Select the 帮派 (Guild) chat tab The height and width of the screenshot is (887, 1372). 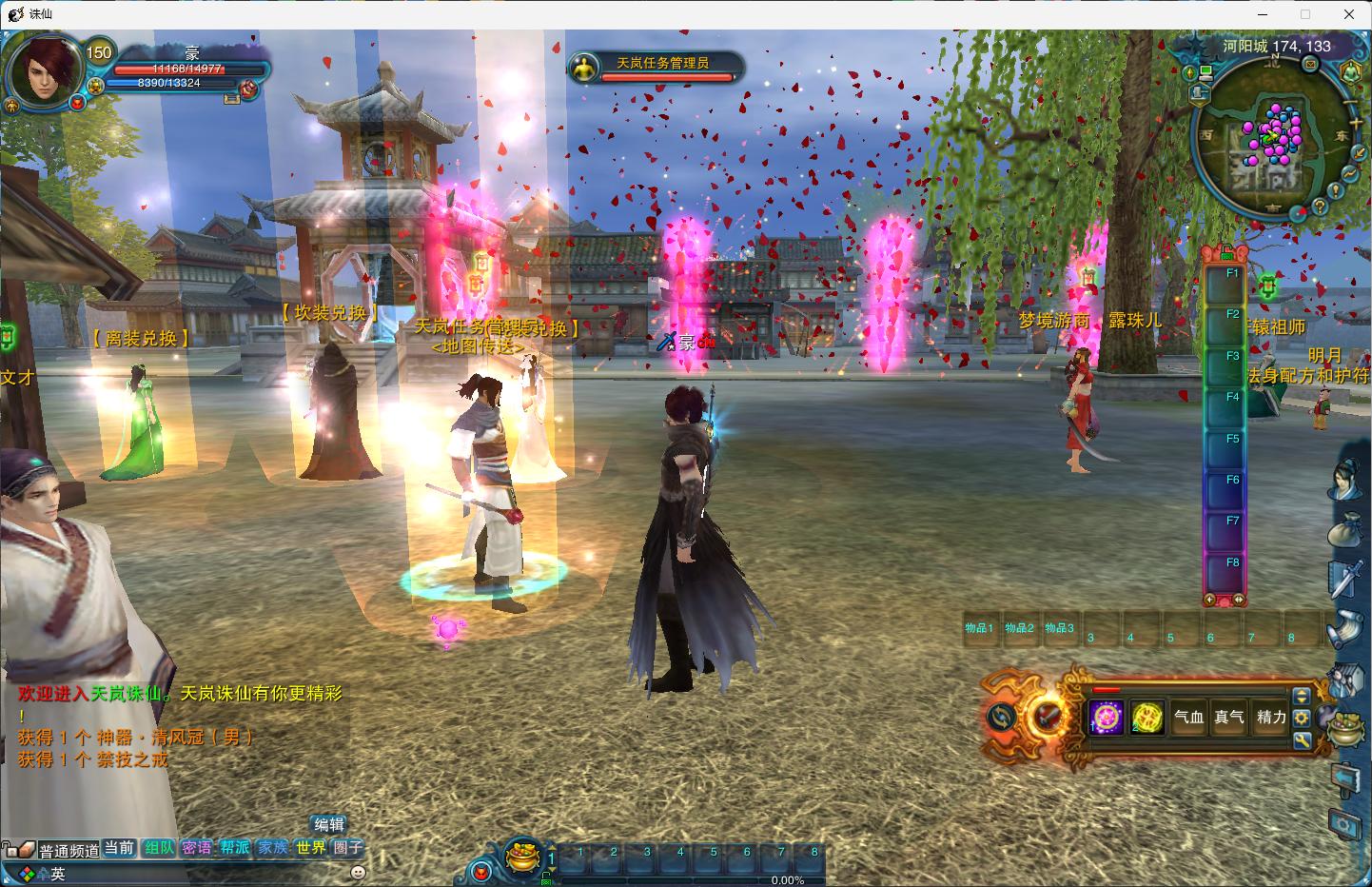pos(234,847)
